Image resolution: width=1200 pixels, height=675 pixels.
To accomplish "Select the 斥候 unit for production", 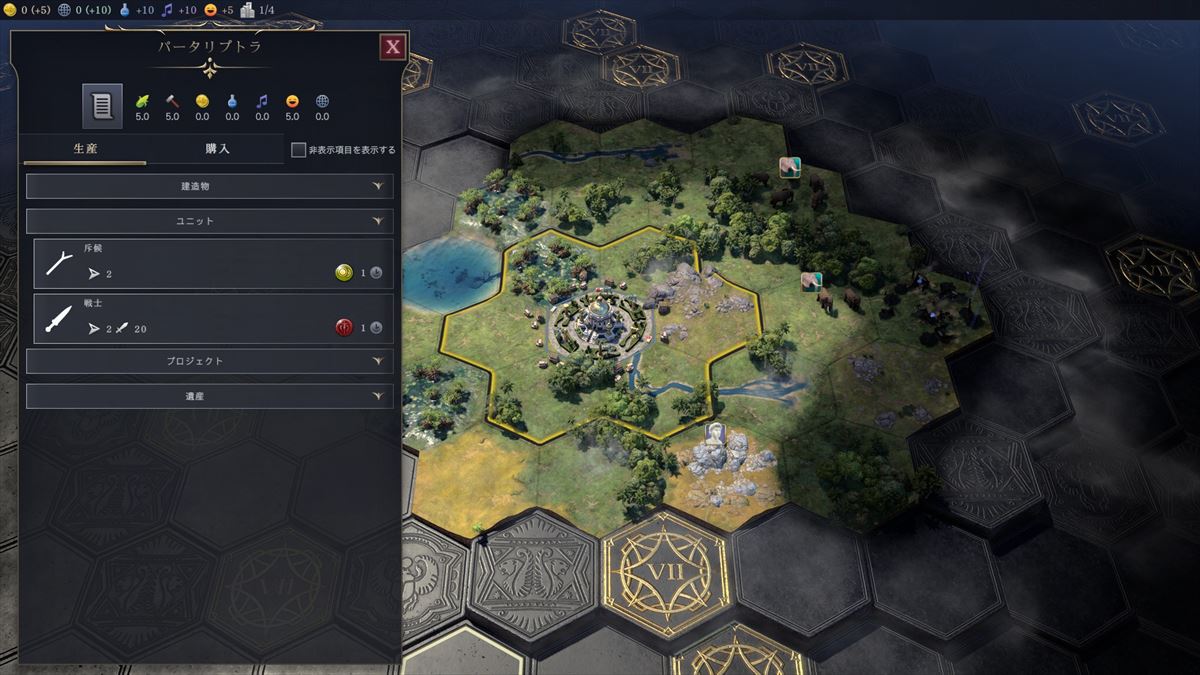I will 212,263.
